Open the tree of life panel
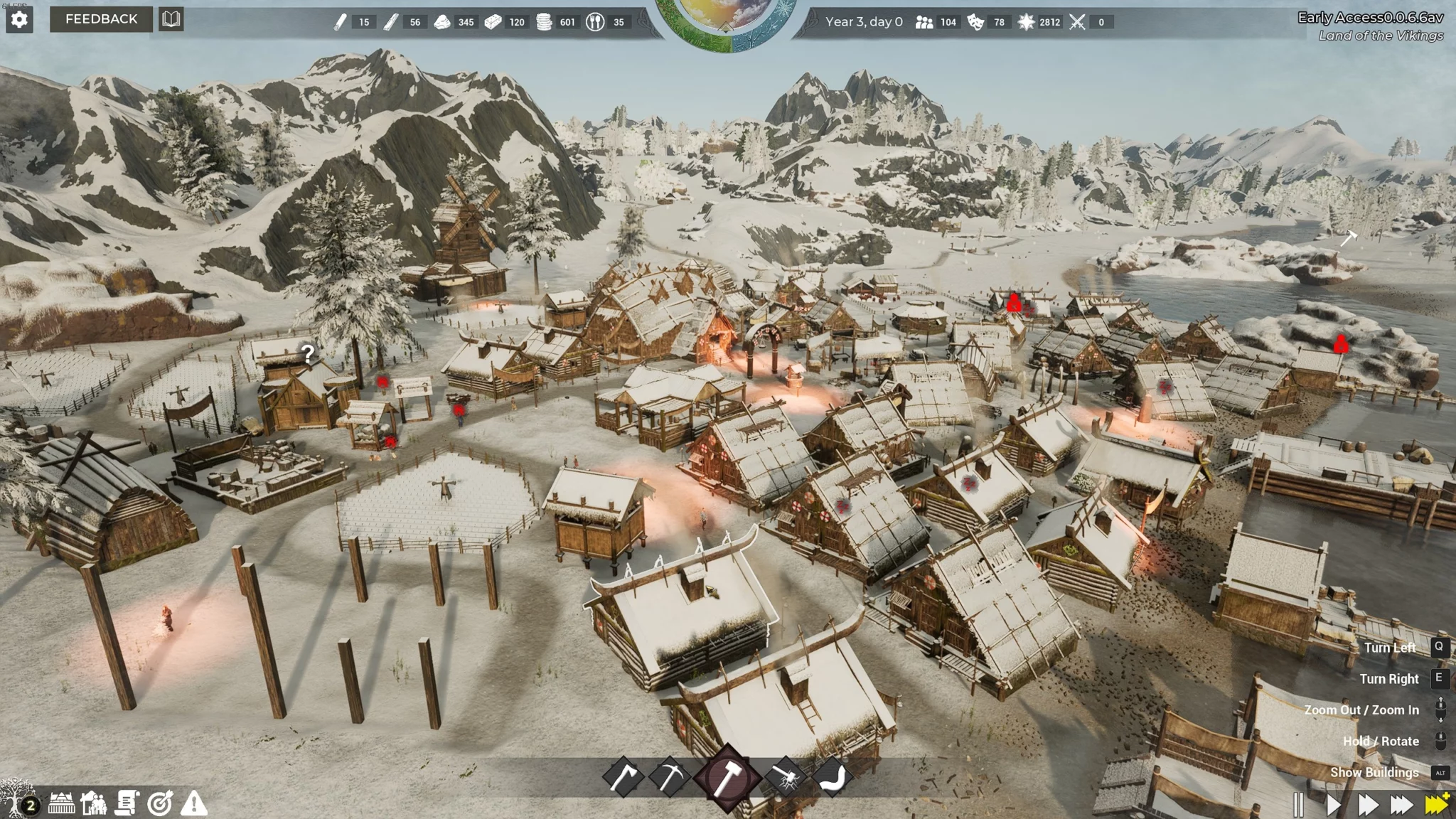Screen dimensions: 1456x819 pyautogui.click(x=16, y=798)
